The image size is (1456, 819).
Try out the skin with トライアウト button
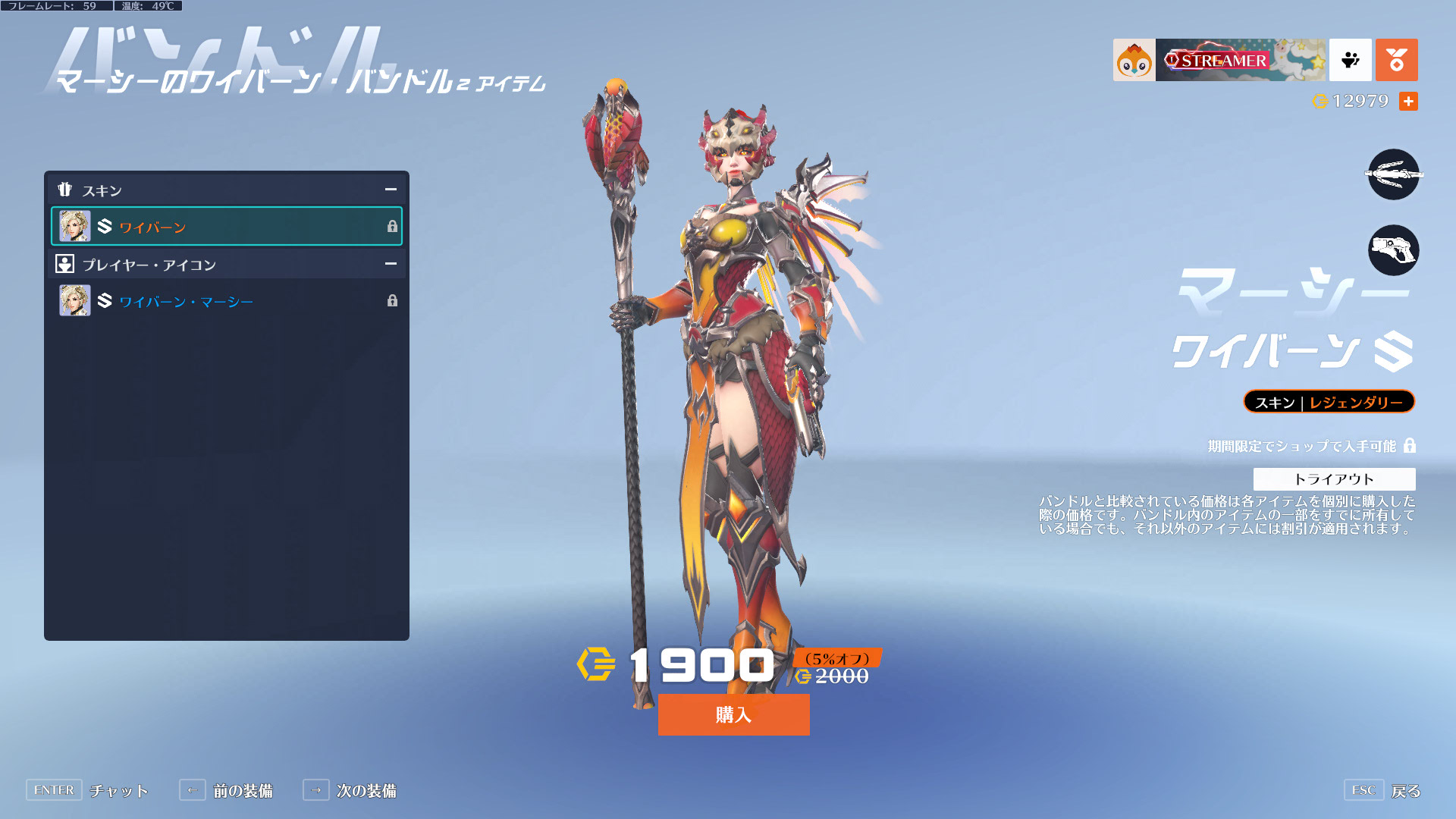1334,479
